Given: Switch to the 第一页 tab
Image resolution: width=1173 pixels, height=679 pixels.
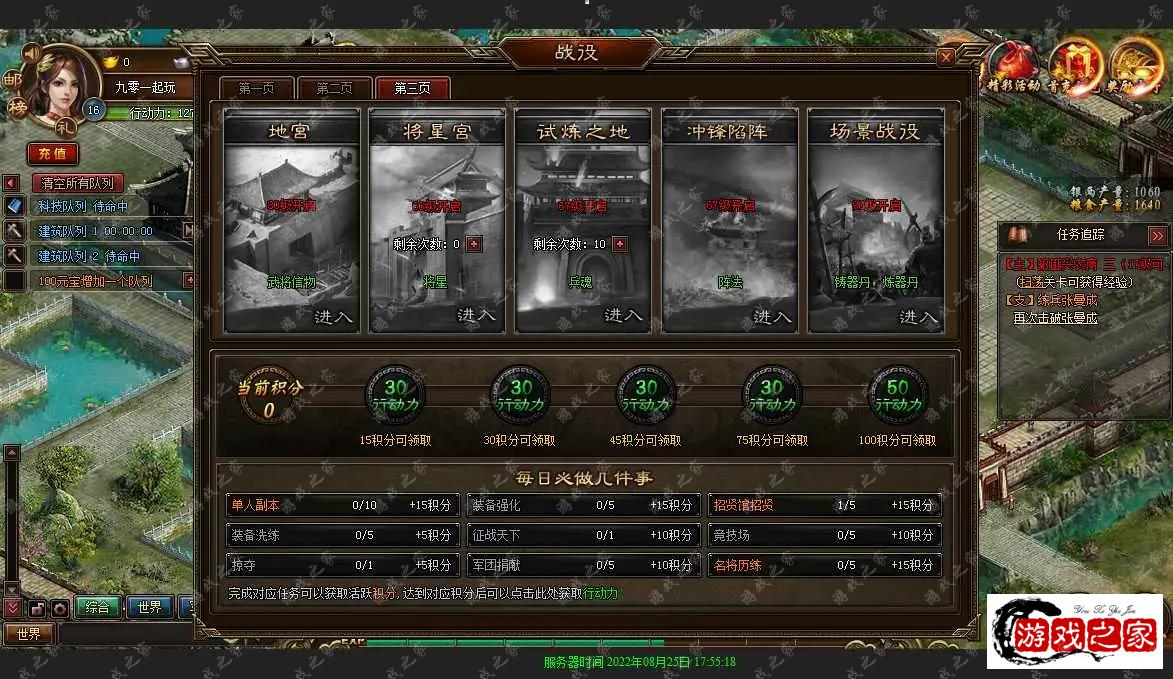Looking at the screenshot, I should coord(256,88).
